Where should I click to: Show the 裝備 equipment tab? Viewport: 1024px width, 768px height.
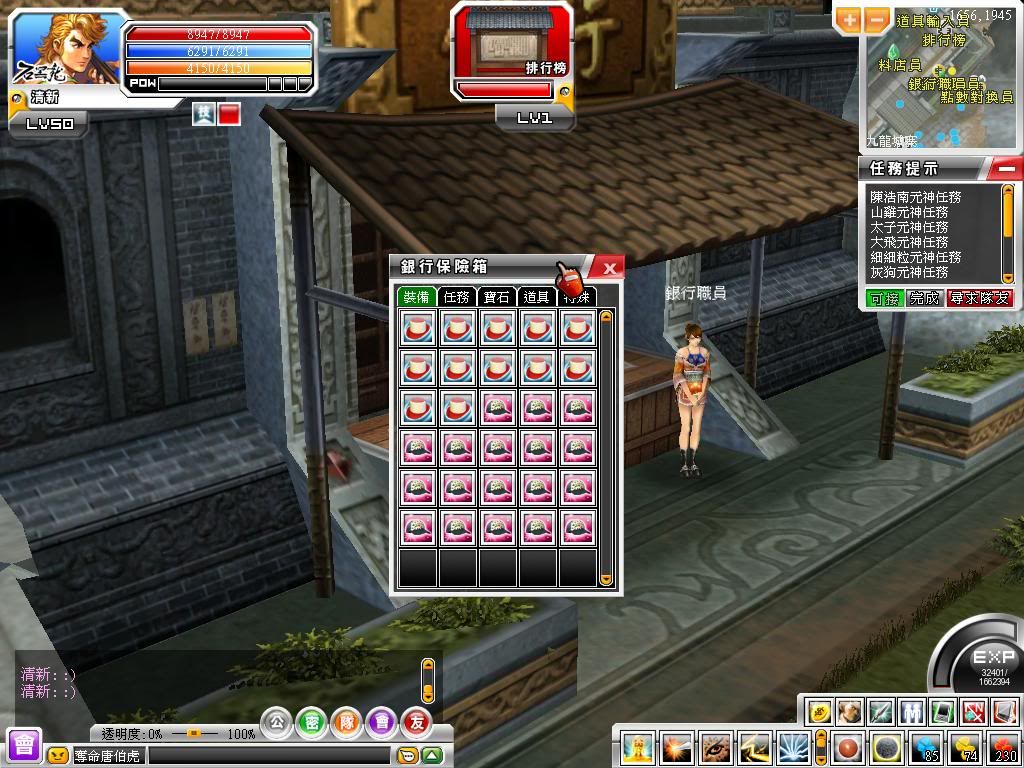click(x=416, y=297)
